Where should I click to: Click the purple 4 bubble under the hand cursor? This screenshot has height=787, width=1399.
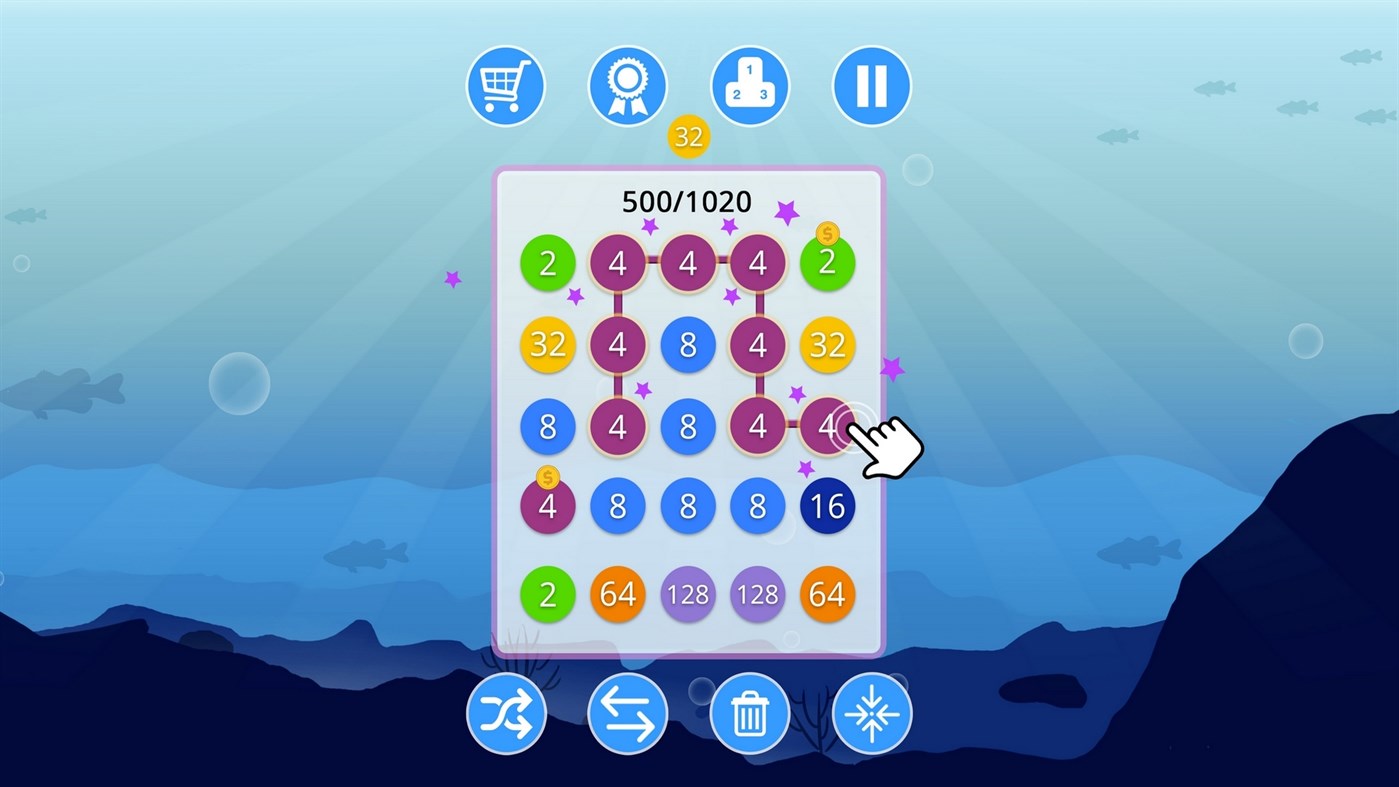828,426
